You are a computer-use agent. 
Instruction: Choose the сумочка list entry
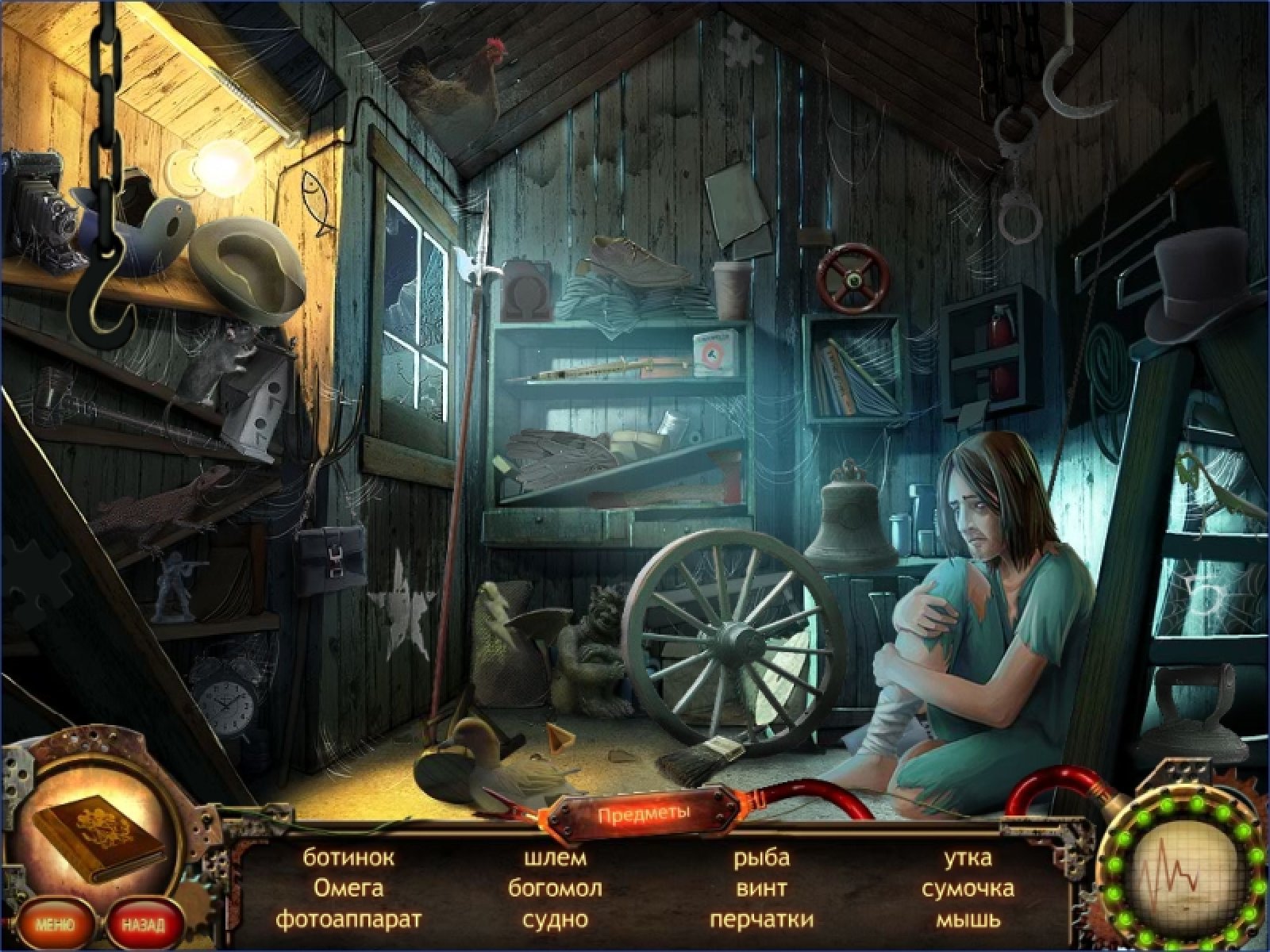[x=968, y=889]
